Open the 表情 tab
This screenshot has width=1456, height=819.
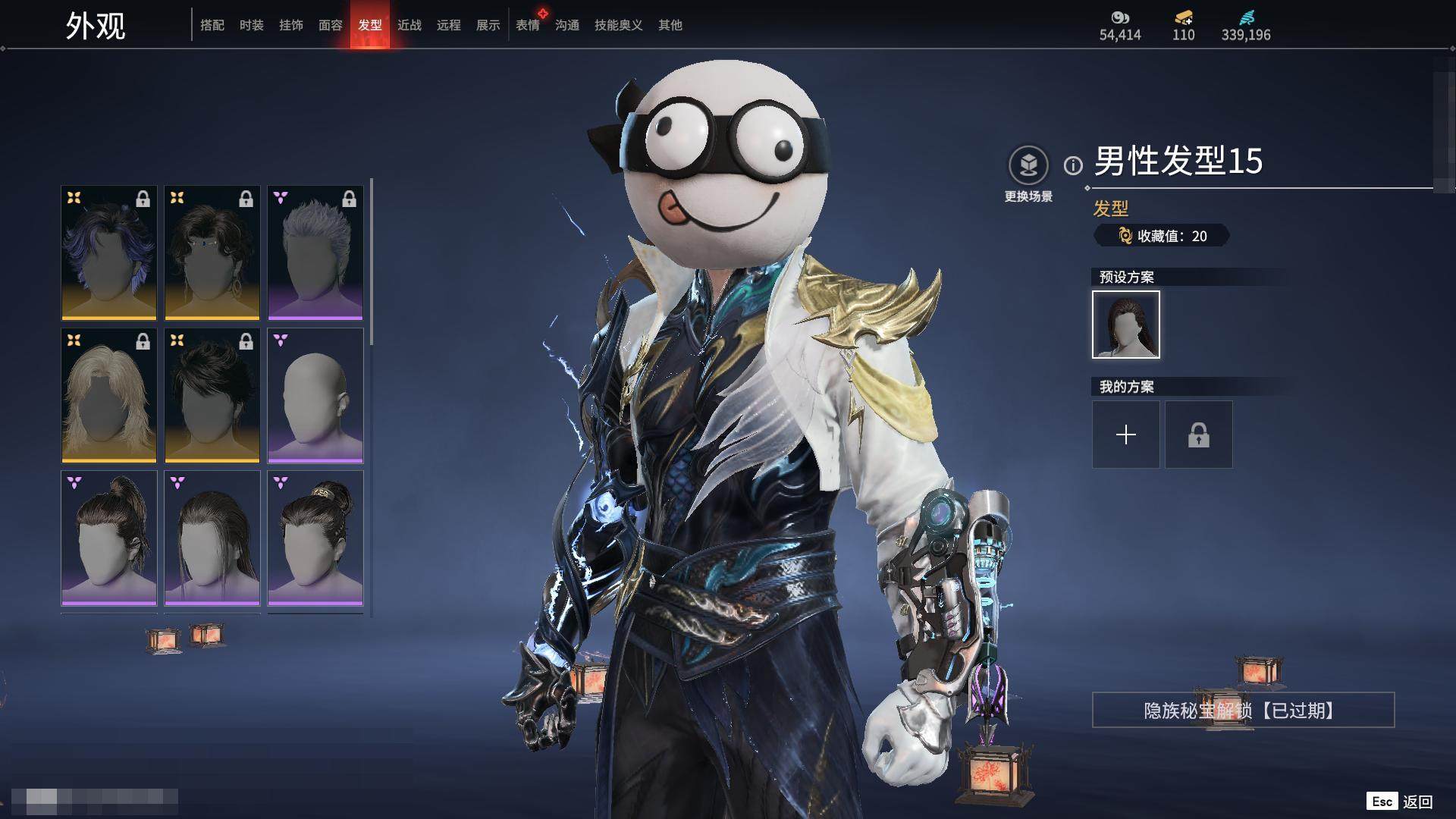point(528,25)
